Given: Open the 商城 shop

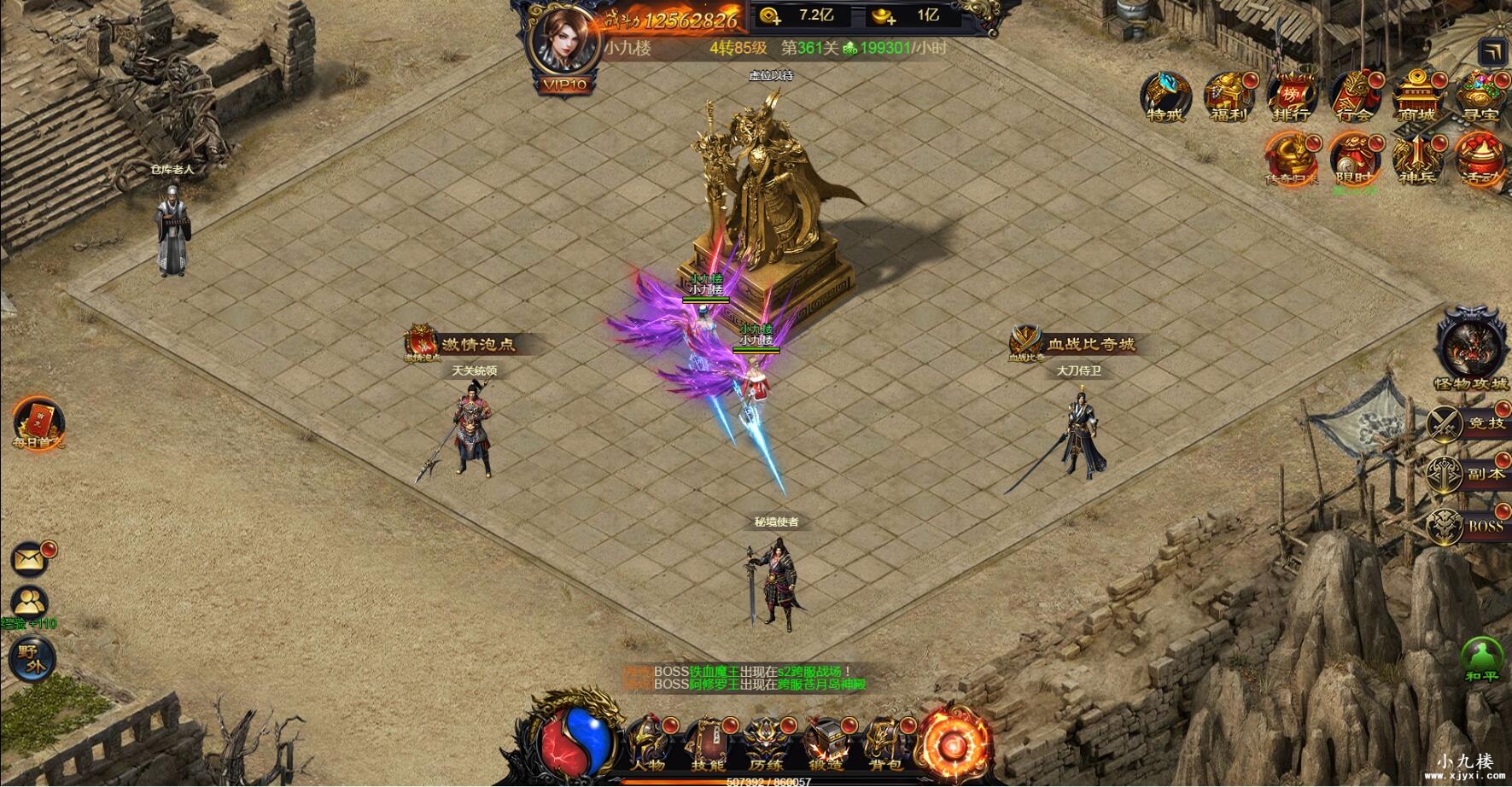Looking at the screenshot, I should [x=1416, y=96].
